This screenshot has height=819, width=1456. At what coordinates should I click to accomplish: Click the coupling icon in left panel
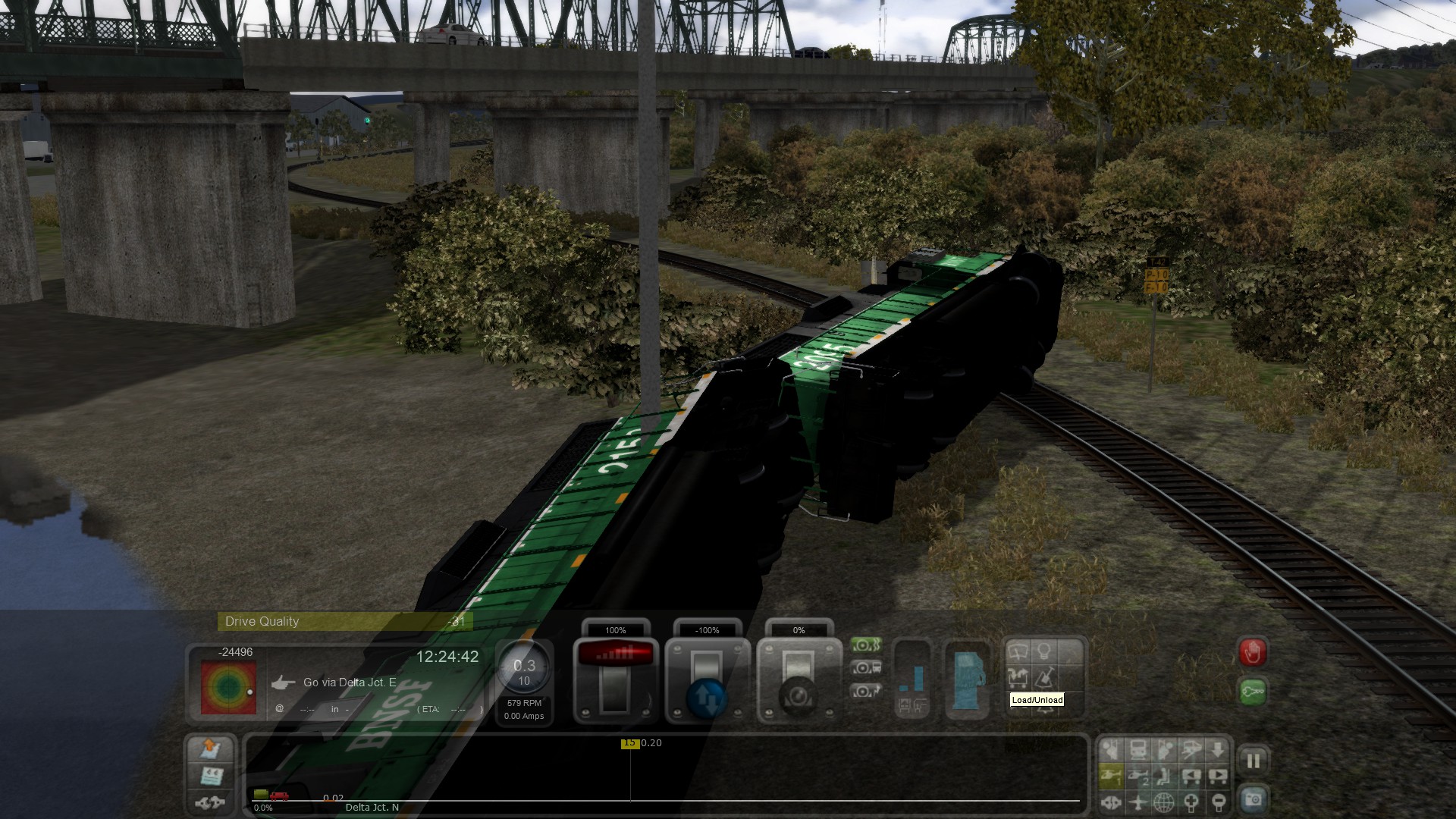tap(211, 802)
